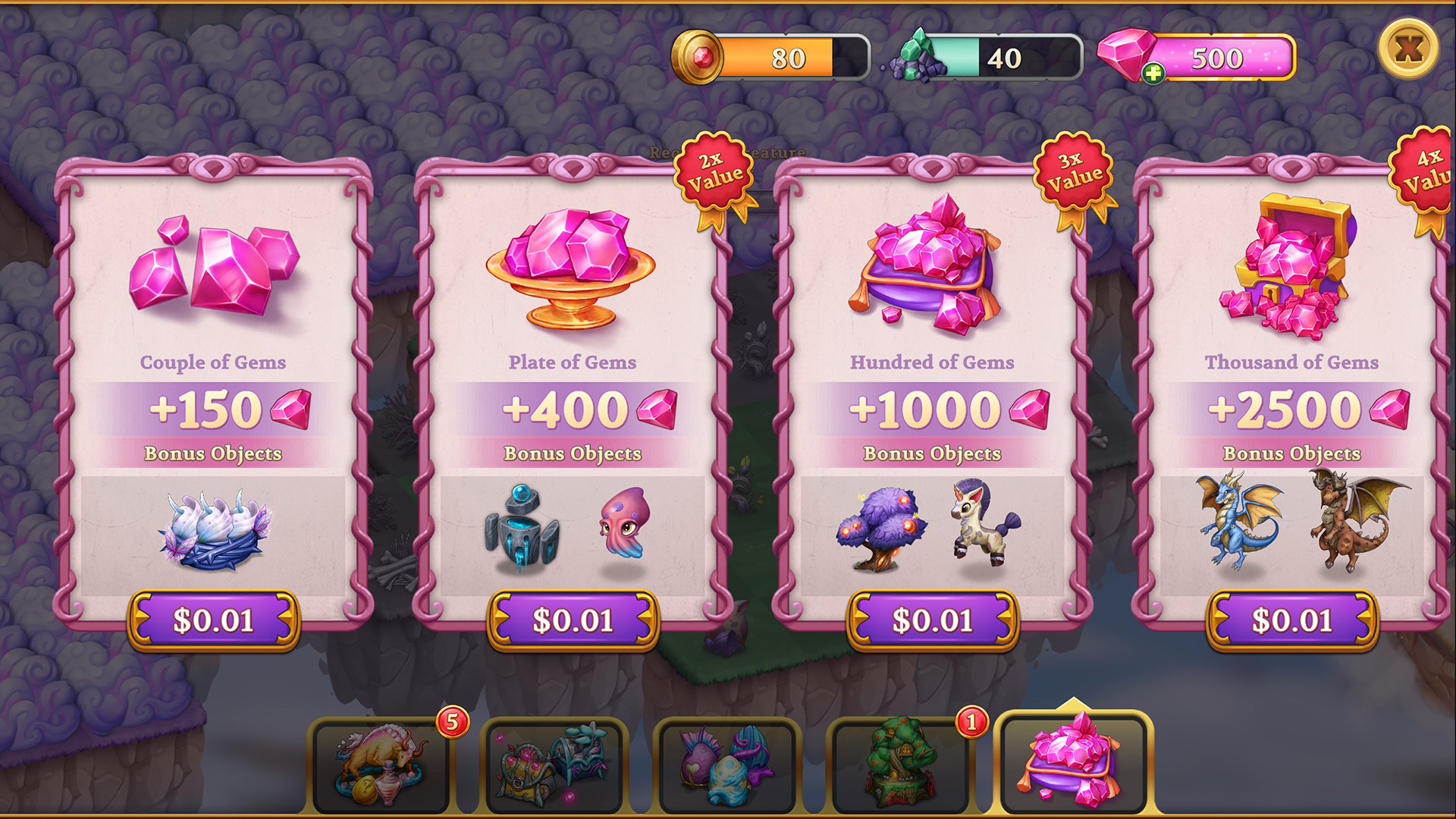Click the feathered nest bonus object

coord(215,531)
